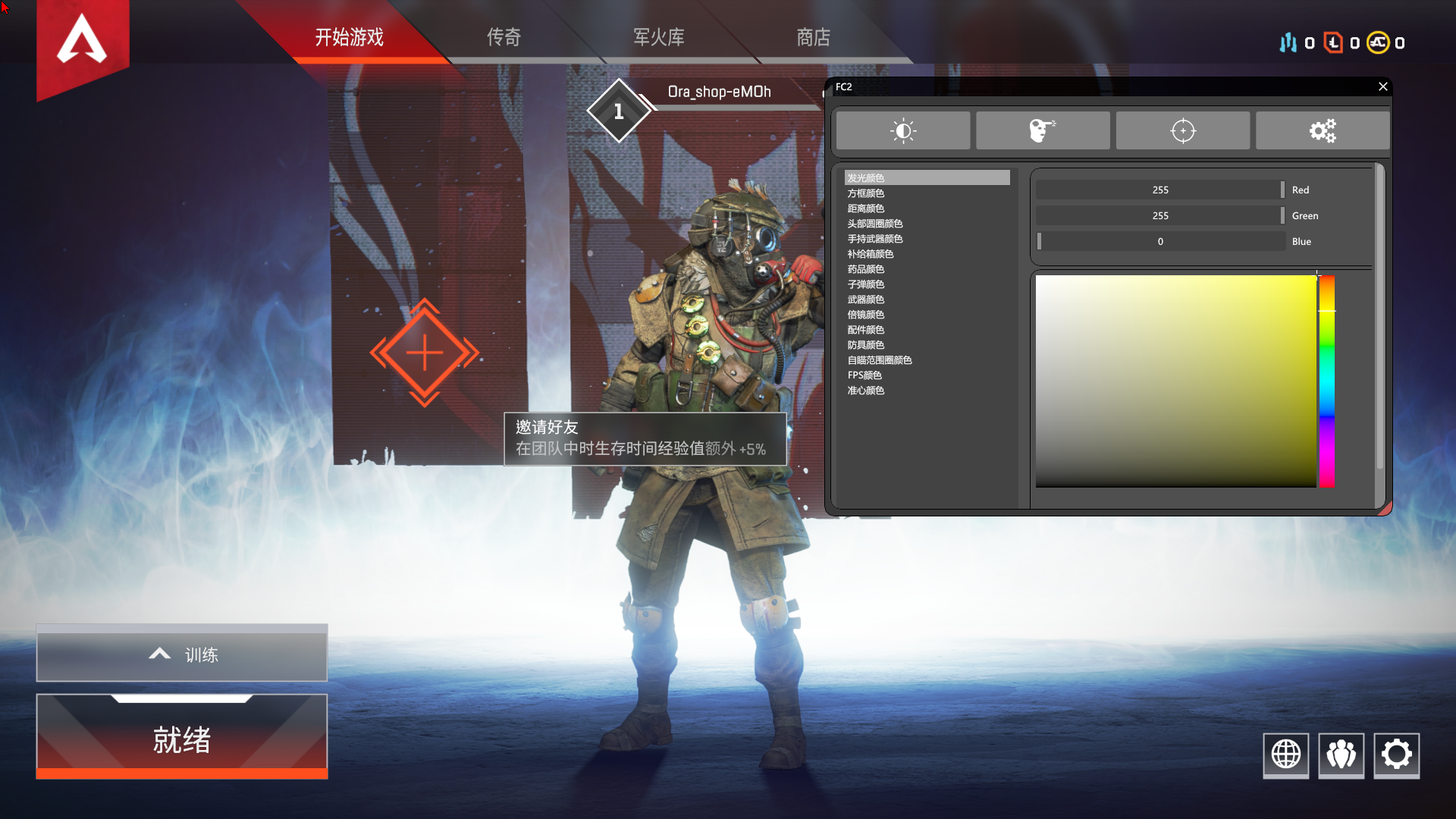The height and width of the screenshot is (819, 1456).
Task: Pick a hue on the rainbow strip
Action: 1326,379
